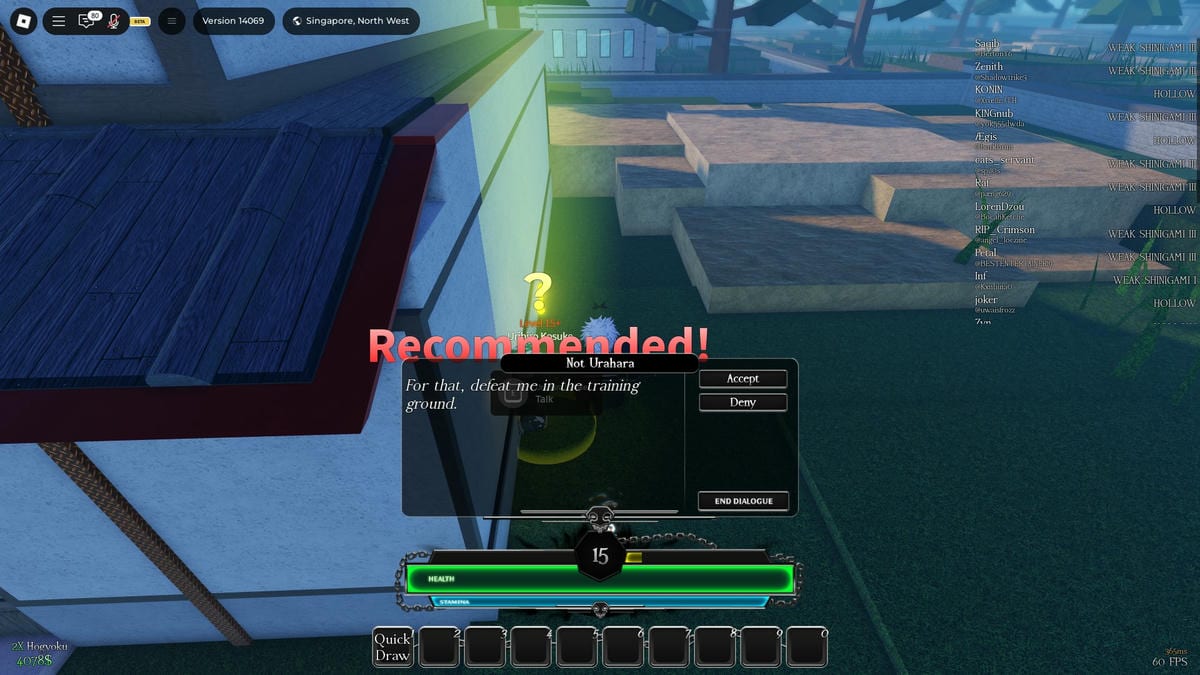
Task: Select the Quick Draw hotbar slot
Action: [392, 647]
